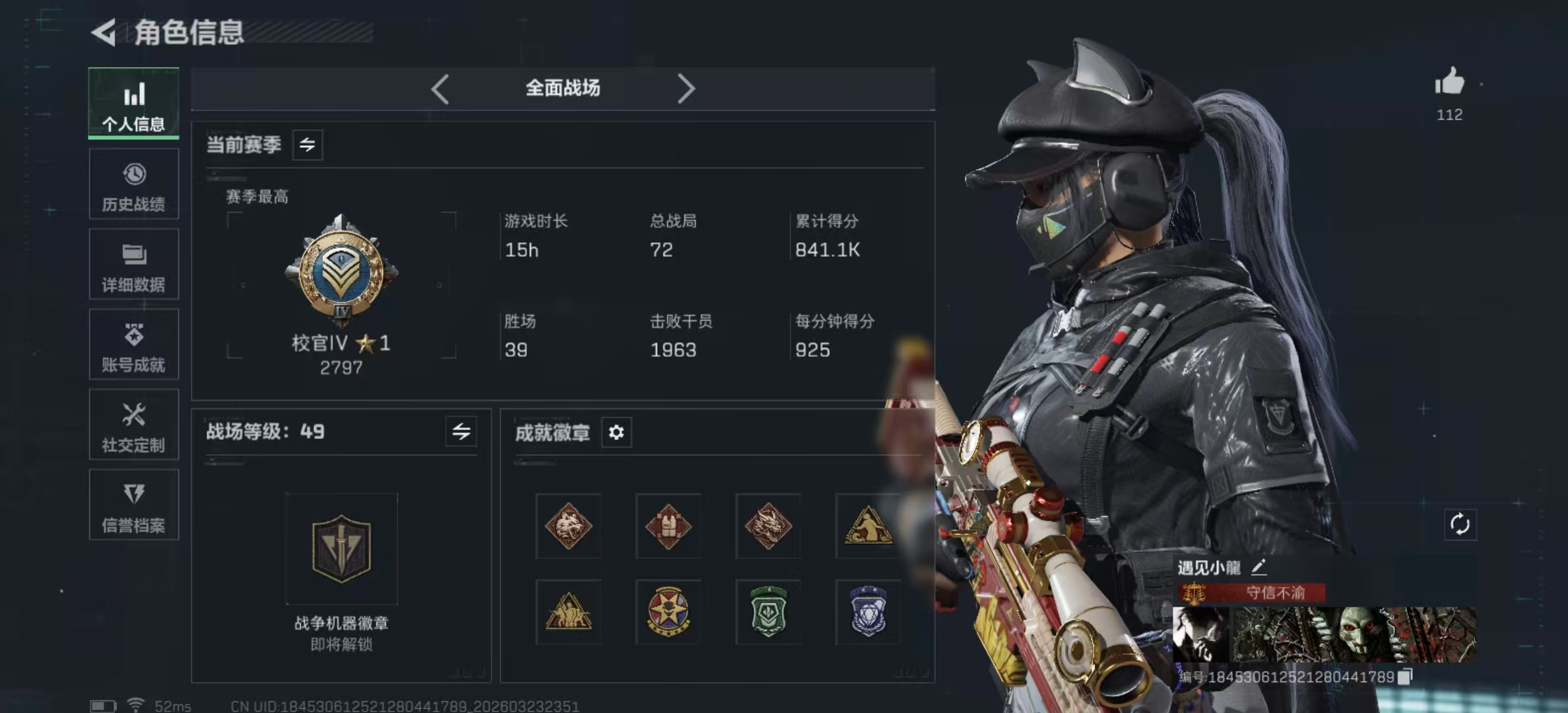This screenshot has width=1568, height=713.
Task: Edit the player name 遇见小龍
Action: click(1258, 567)
